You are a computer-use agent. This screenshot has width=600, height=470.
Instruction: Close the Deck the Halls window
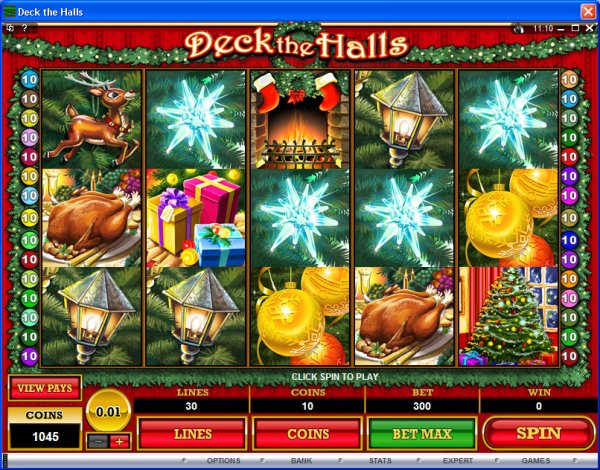click(x=587, y=10)
